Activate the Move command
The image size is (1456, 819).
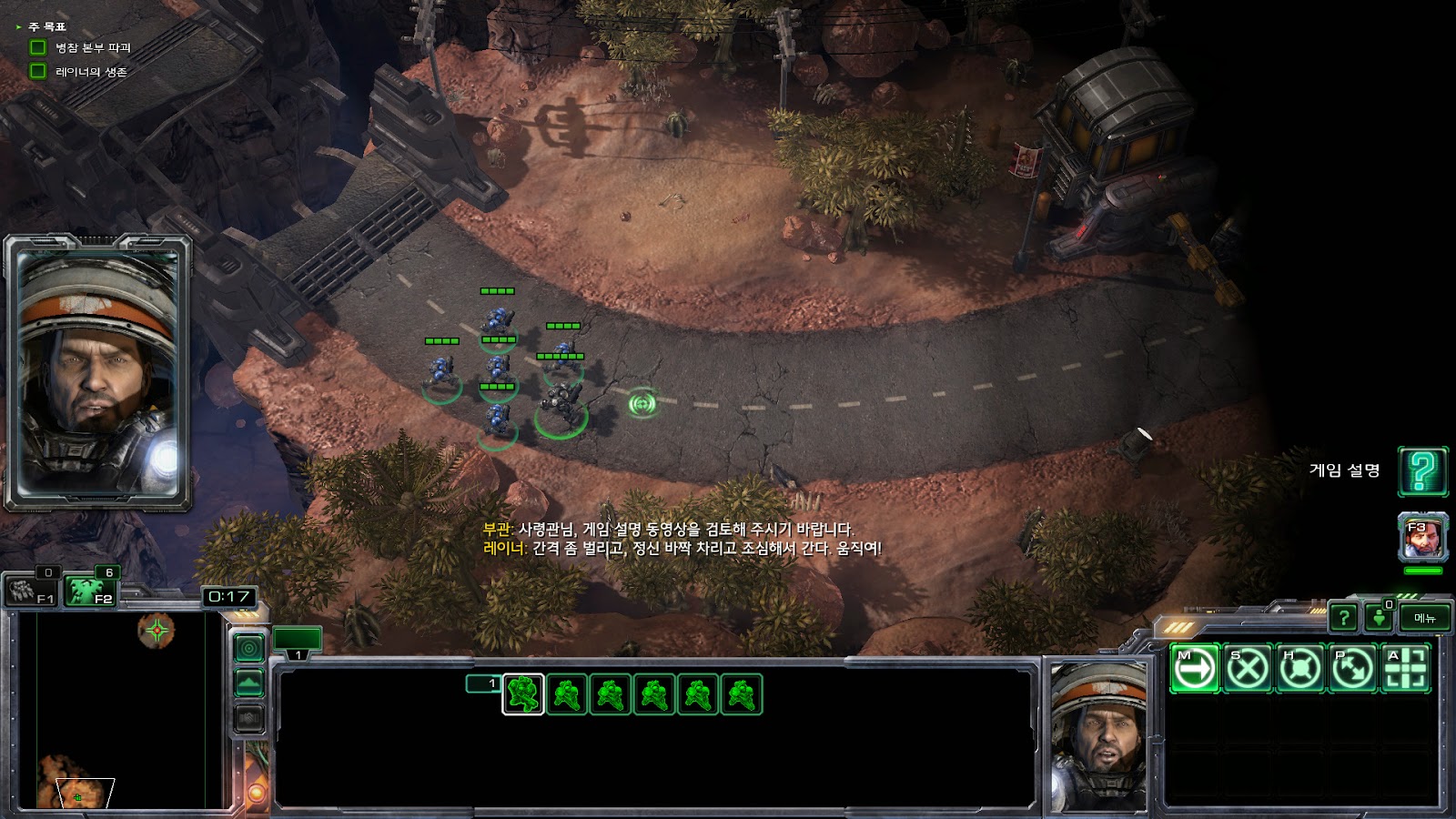click(1194, 669)
